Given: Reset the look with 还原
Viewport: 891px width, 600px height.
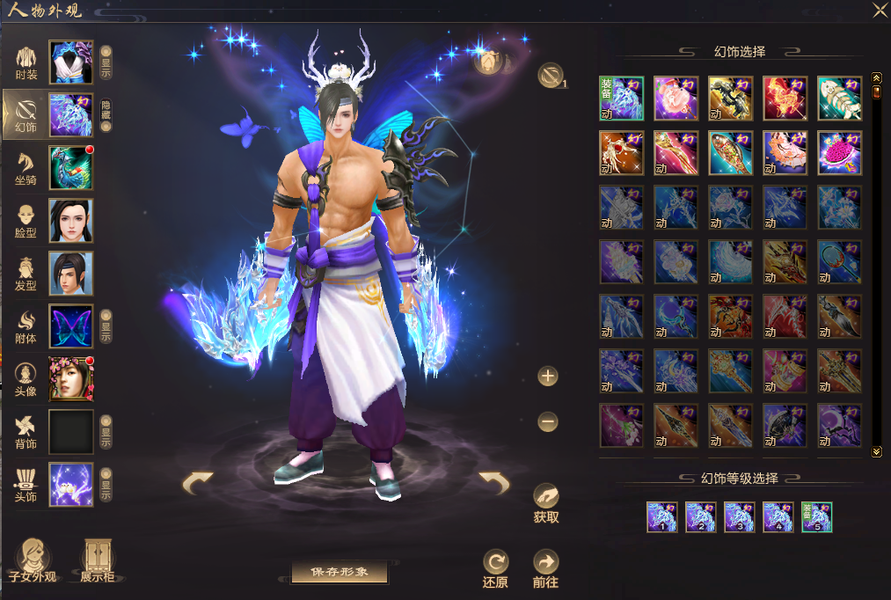Looking at the screenshot, I should click(495, 568).
